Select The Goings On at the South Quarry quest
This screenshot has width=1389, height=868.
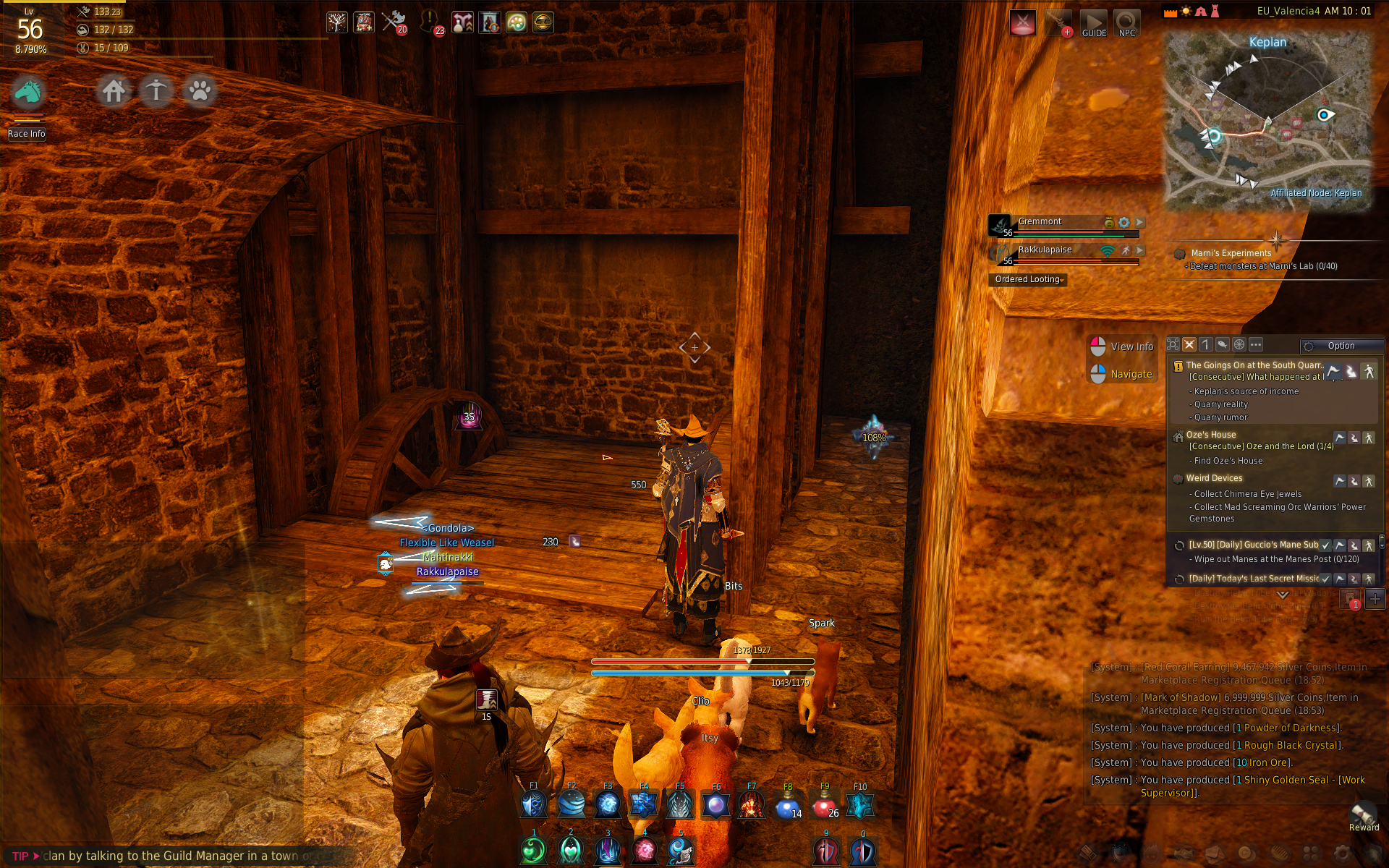point(1253,365)
